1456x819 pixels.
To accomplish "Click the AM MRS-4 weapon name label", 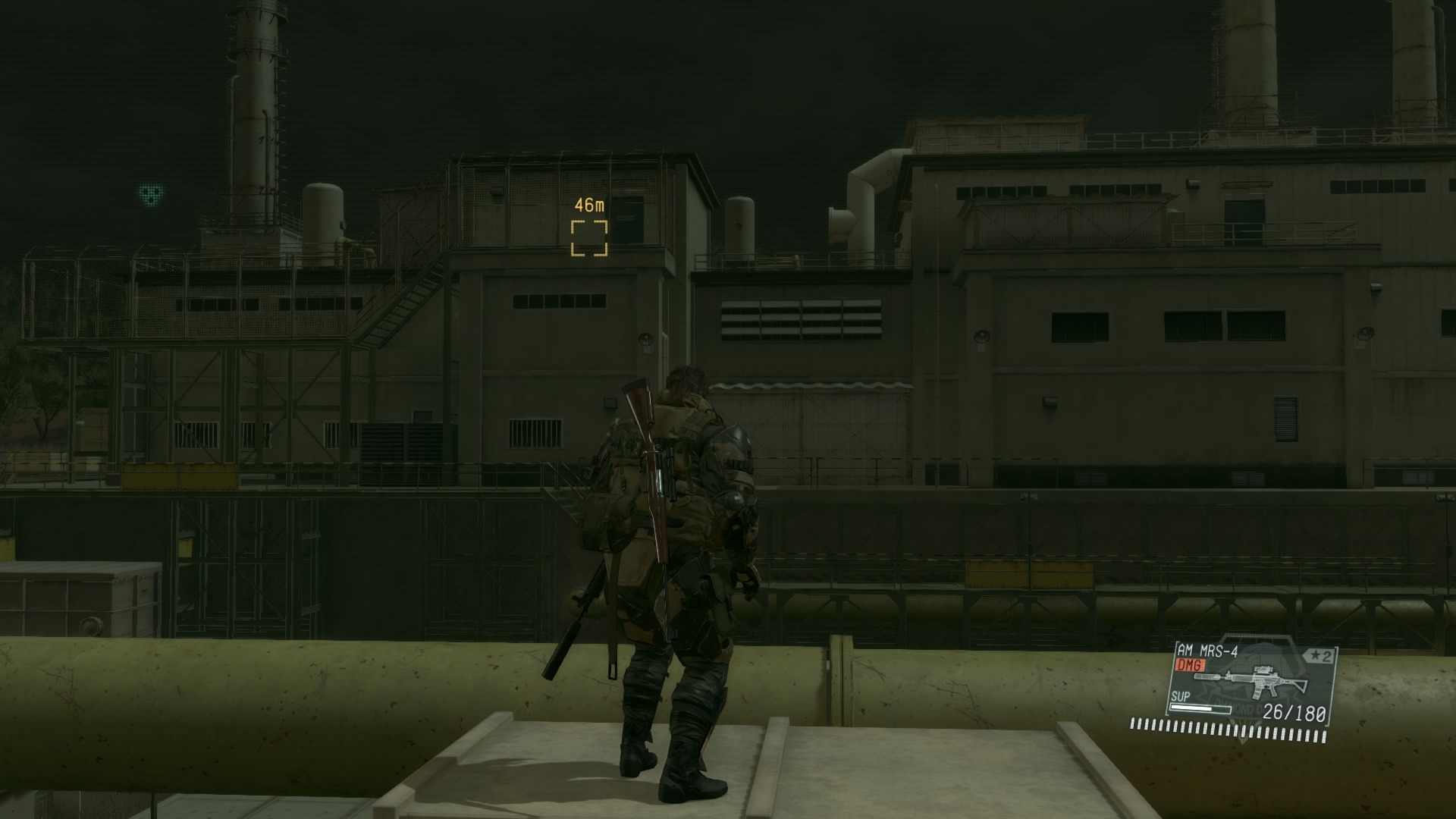I will point(1206,651).
